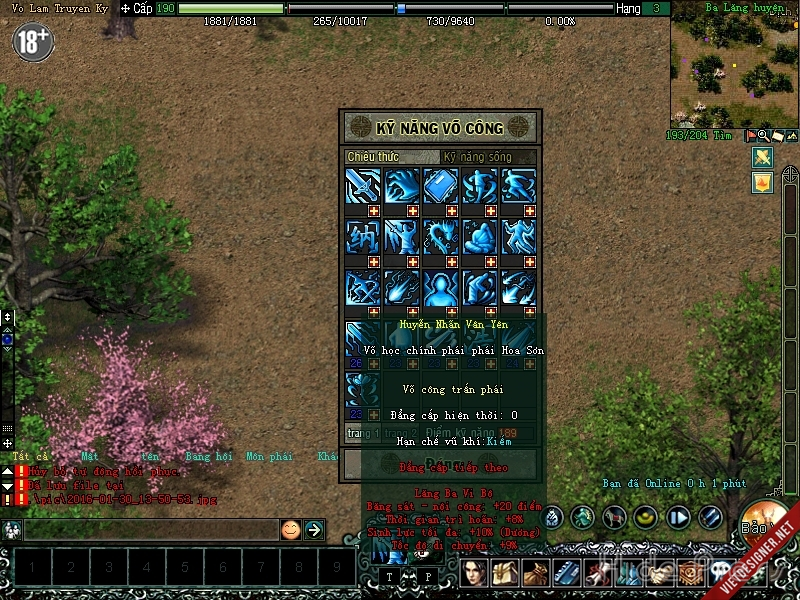
Task: Click the horse mount icon
Action: pos(614,517)
